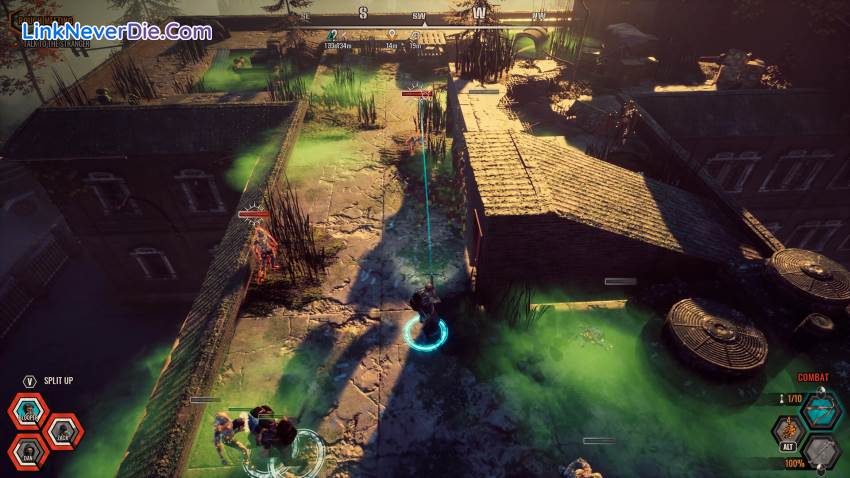850x478 pixels.
Task: Select Cooper's squad portrait
Action: (29, 411)
